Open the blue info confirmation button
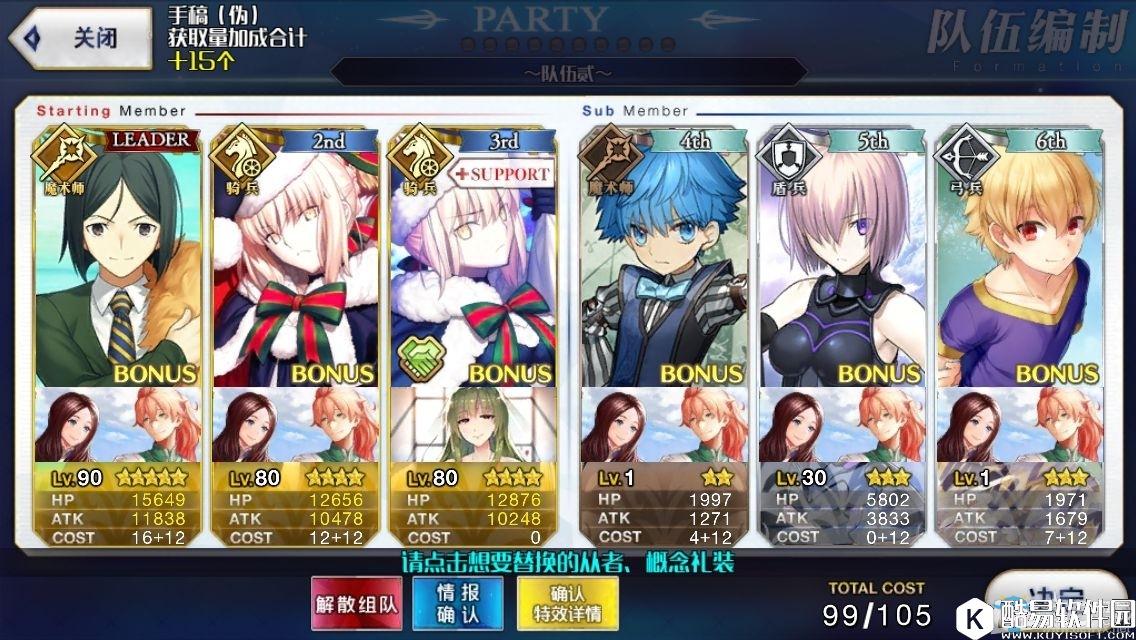Screen dimensions: 1136x640 point(459,604)
